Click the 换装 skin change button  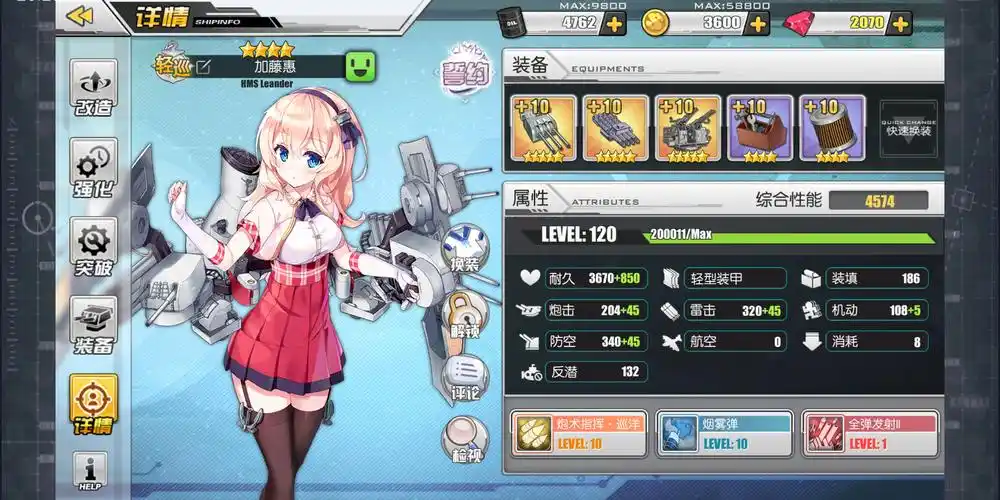(463, 247)
